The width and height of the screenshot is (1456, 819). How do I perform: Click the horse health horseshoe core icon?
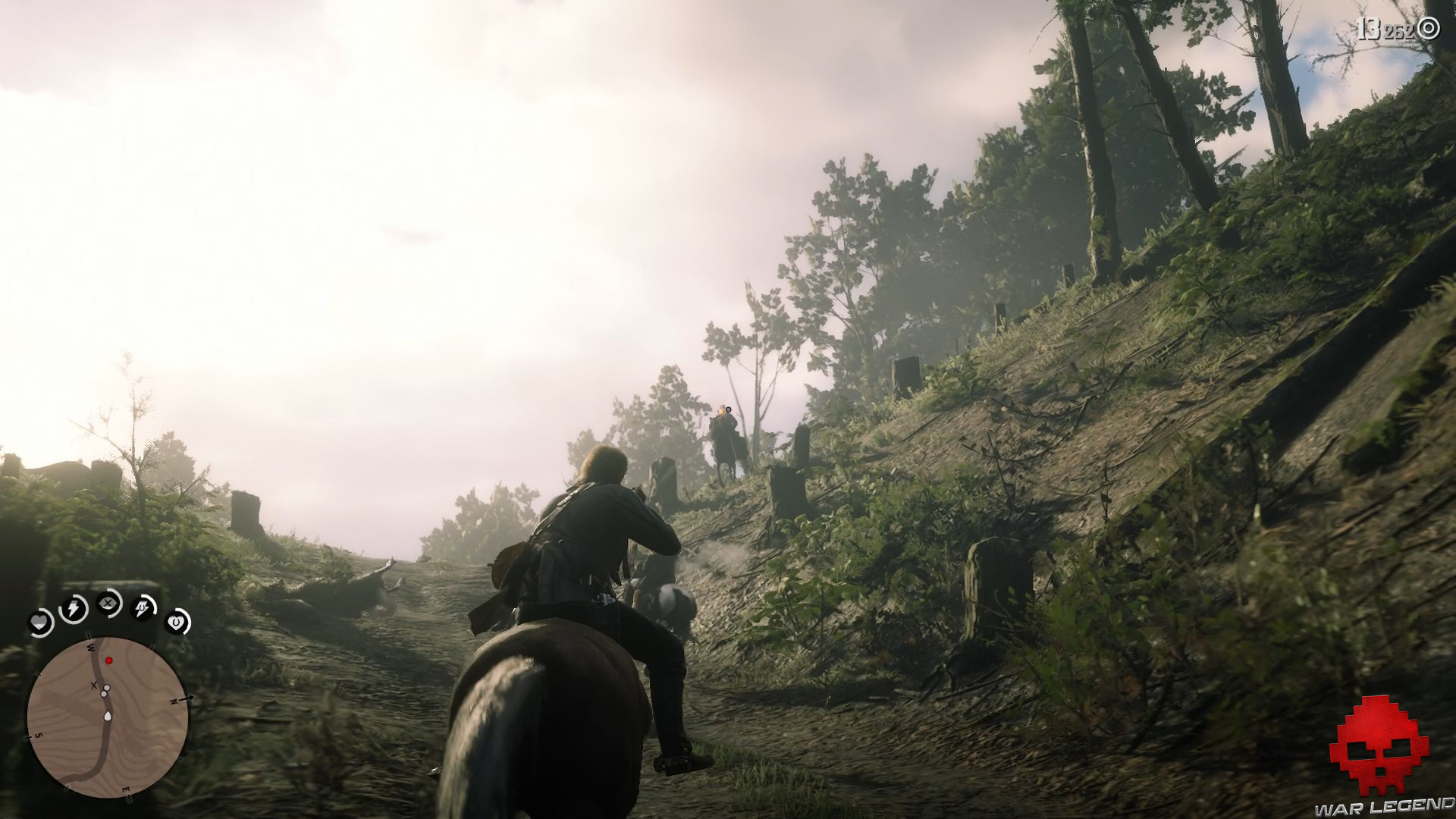coord(177,623)
